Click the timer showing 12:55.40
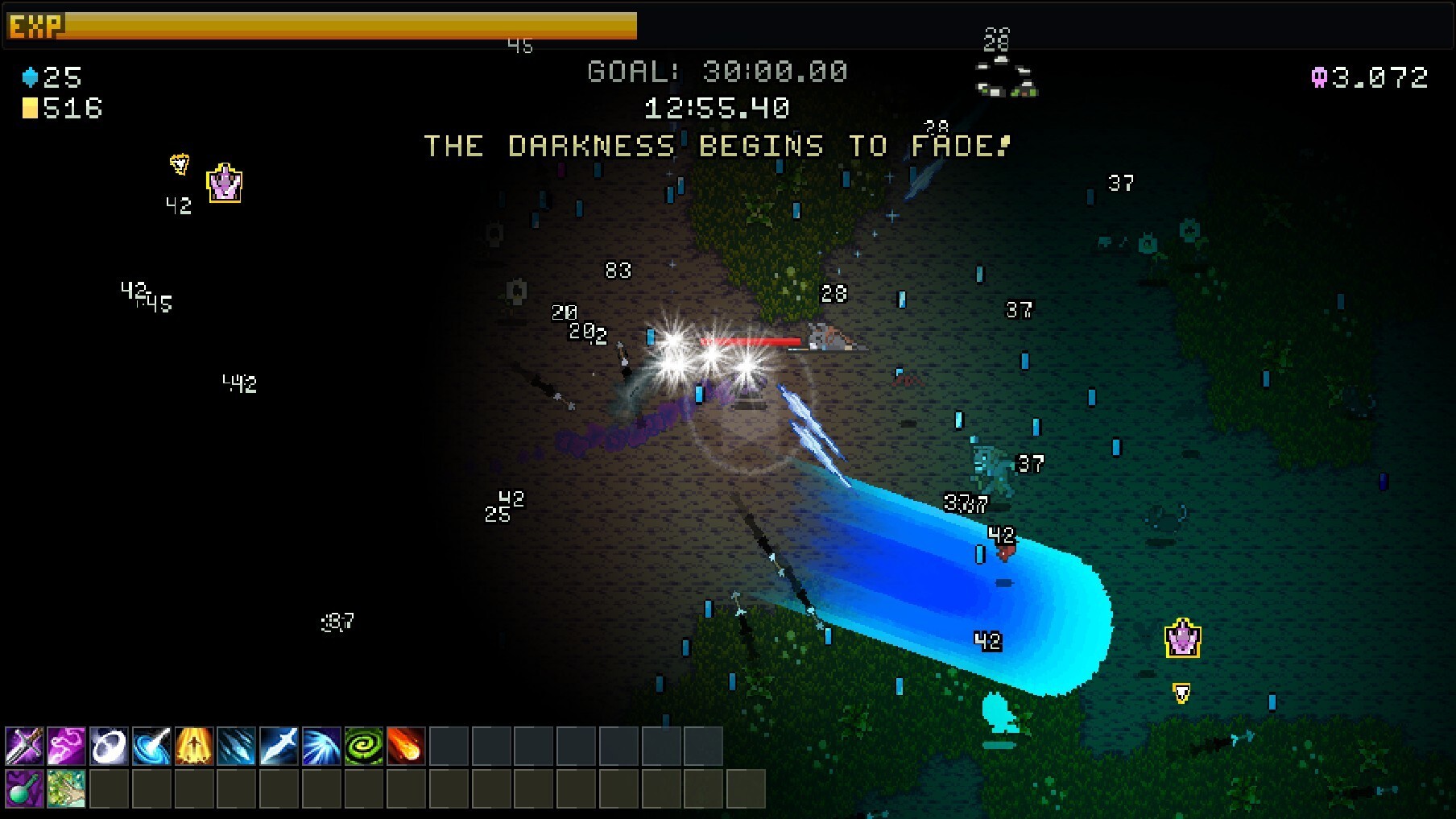This screenshot has width=1456, height=819. point(717,109)
